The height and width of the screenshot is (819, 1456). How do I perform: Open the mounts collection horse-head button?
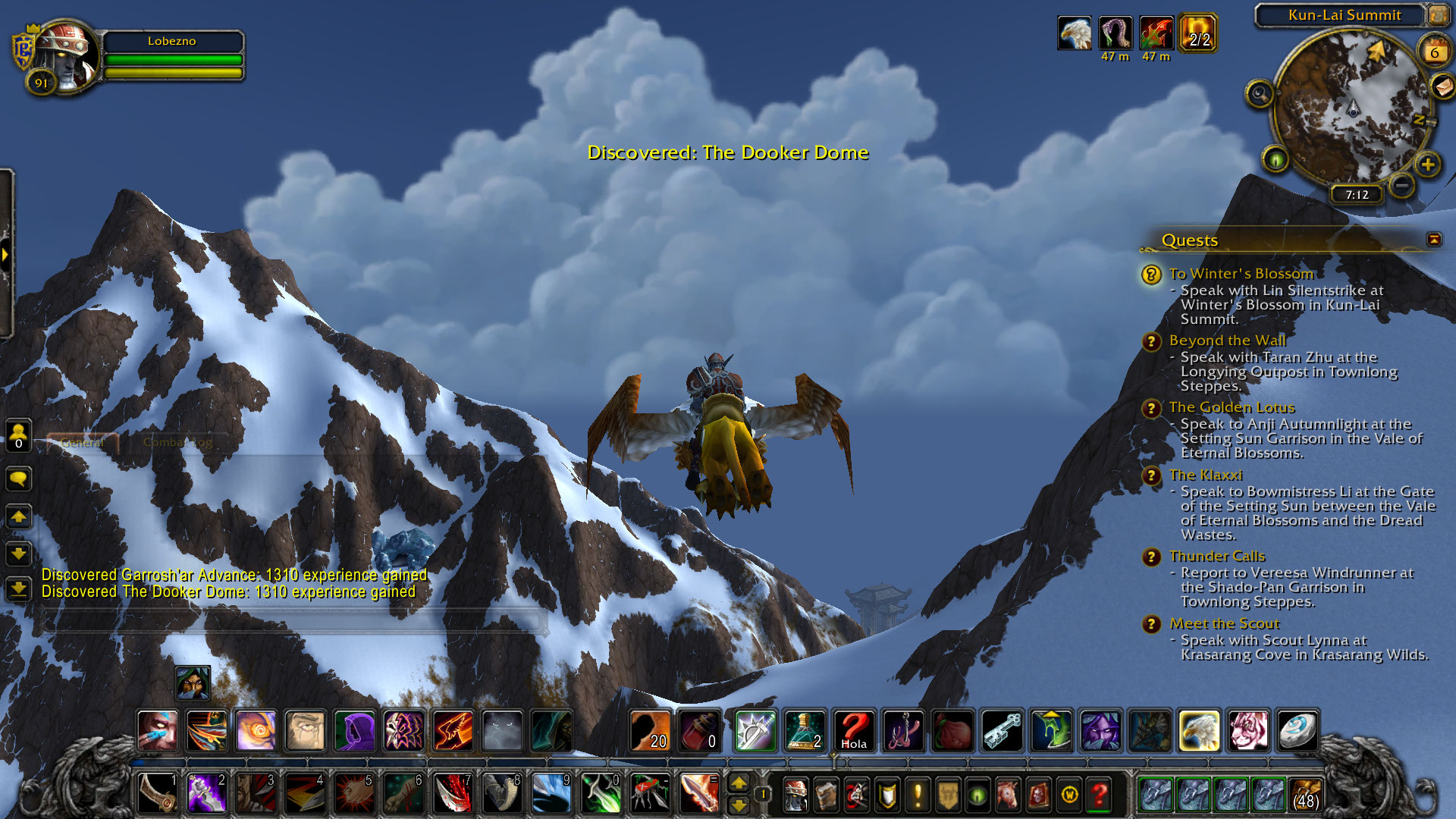[1008, 795]
